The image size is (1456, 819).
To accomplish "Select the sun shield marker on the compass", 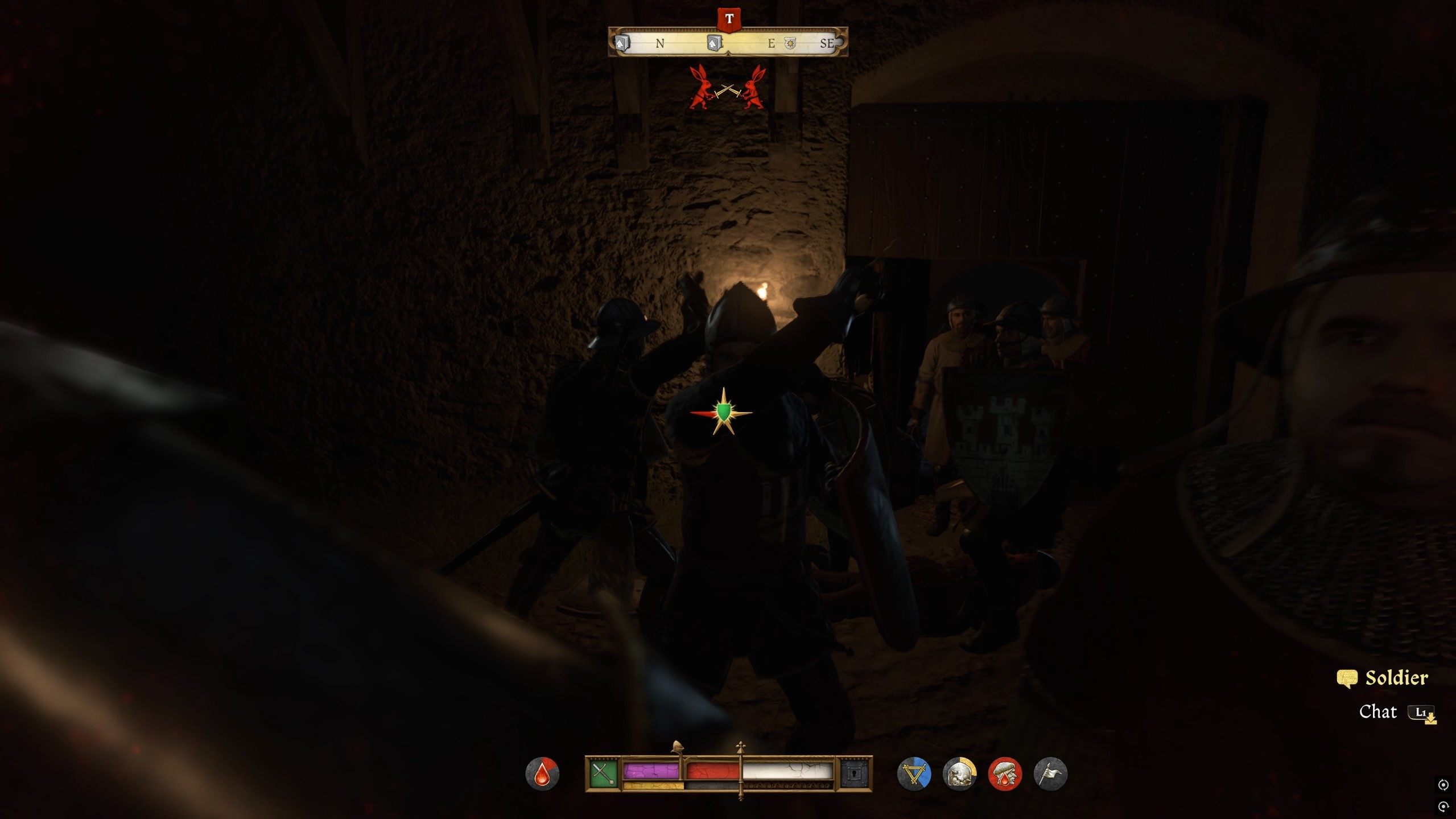I will tap(790, 43).
